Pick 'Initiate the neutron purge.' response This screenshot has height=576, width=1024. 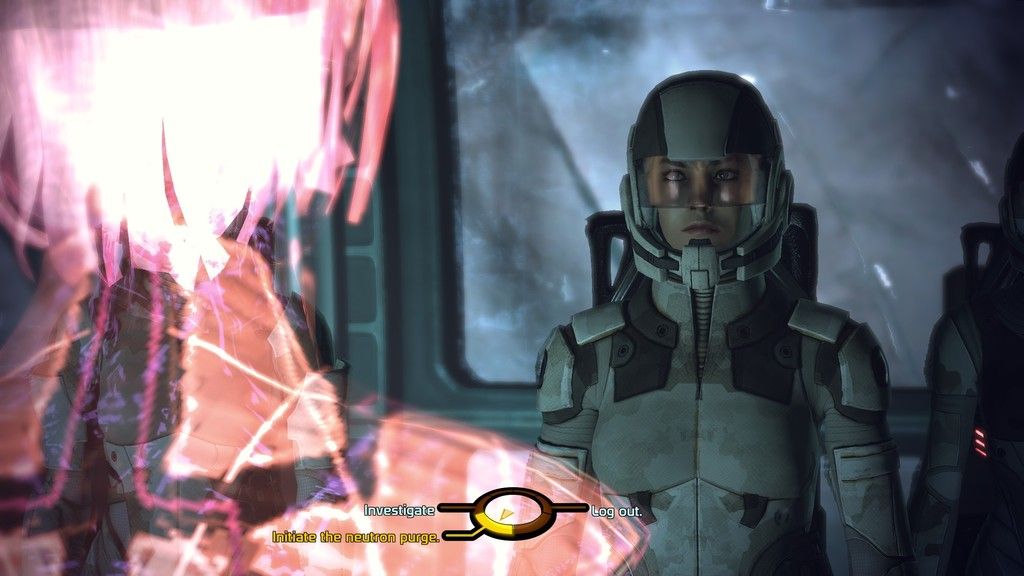pyautogui.click(x=356, y=537)
